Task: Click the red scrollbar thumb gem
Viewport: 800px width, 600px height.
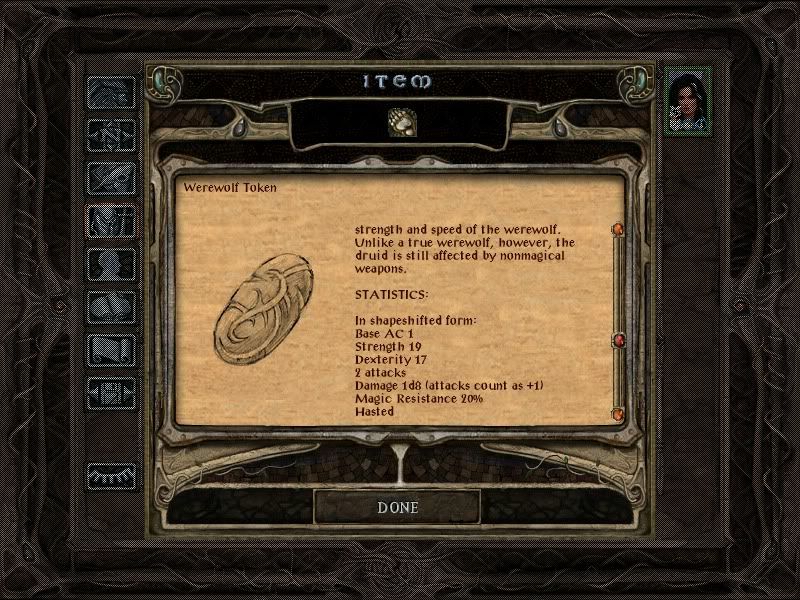Action: pos(617,342)
